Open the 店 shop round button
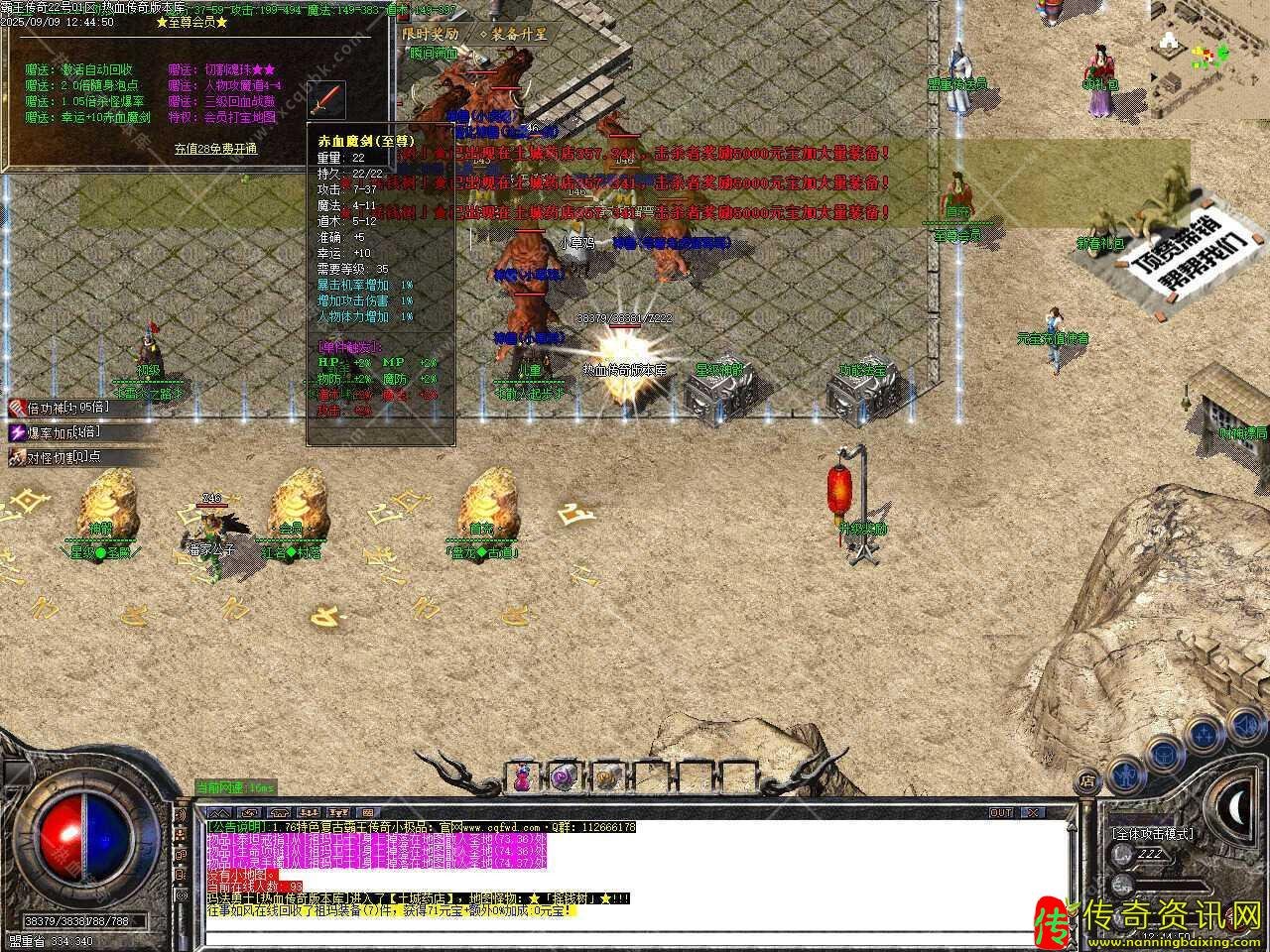Image resolution: width=1270 pixels, height=952 pixels. pyautogui.click(x=1087, y=780)
